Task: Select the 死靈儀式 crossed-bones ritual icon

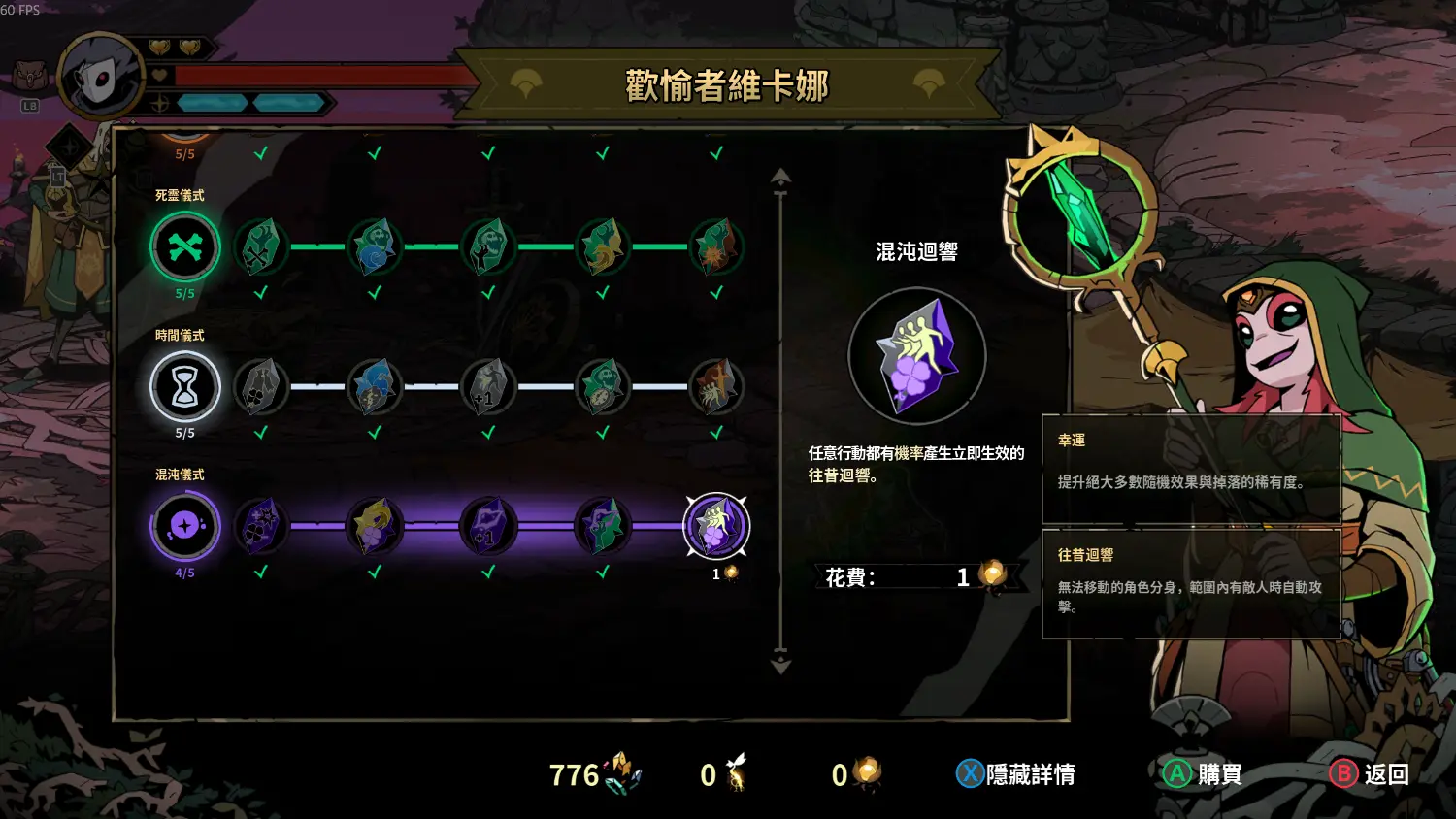Action: 184,247
